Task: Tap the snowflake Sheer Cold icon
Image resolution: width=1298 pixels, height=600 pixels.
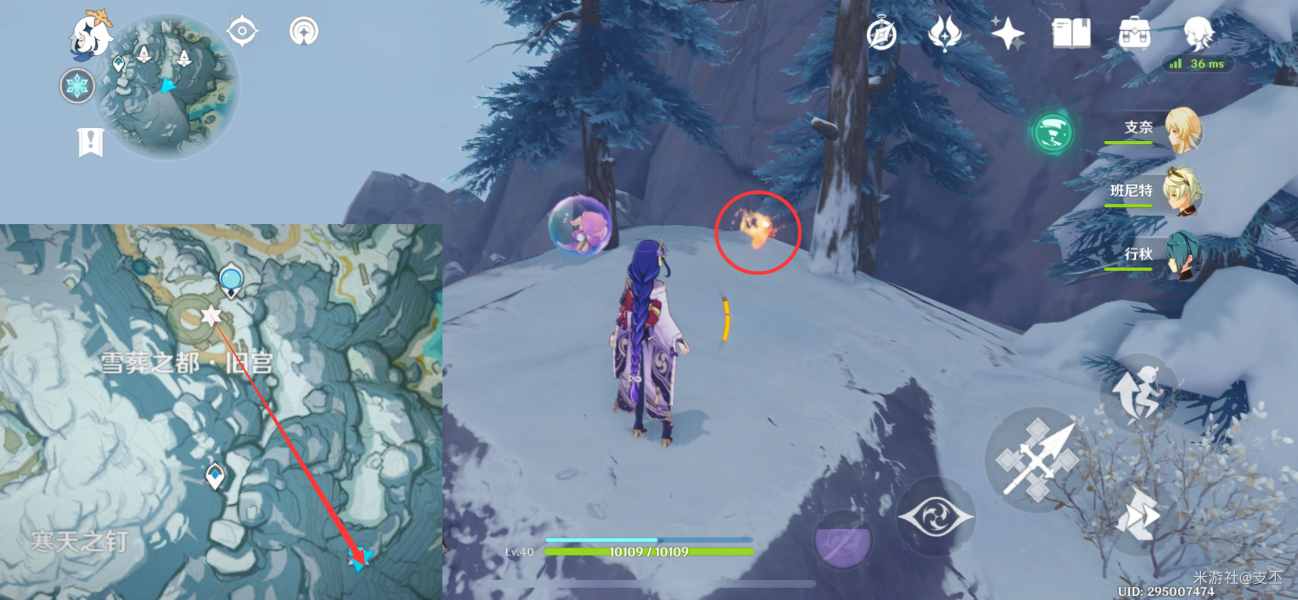Action: coord(77,86)
